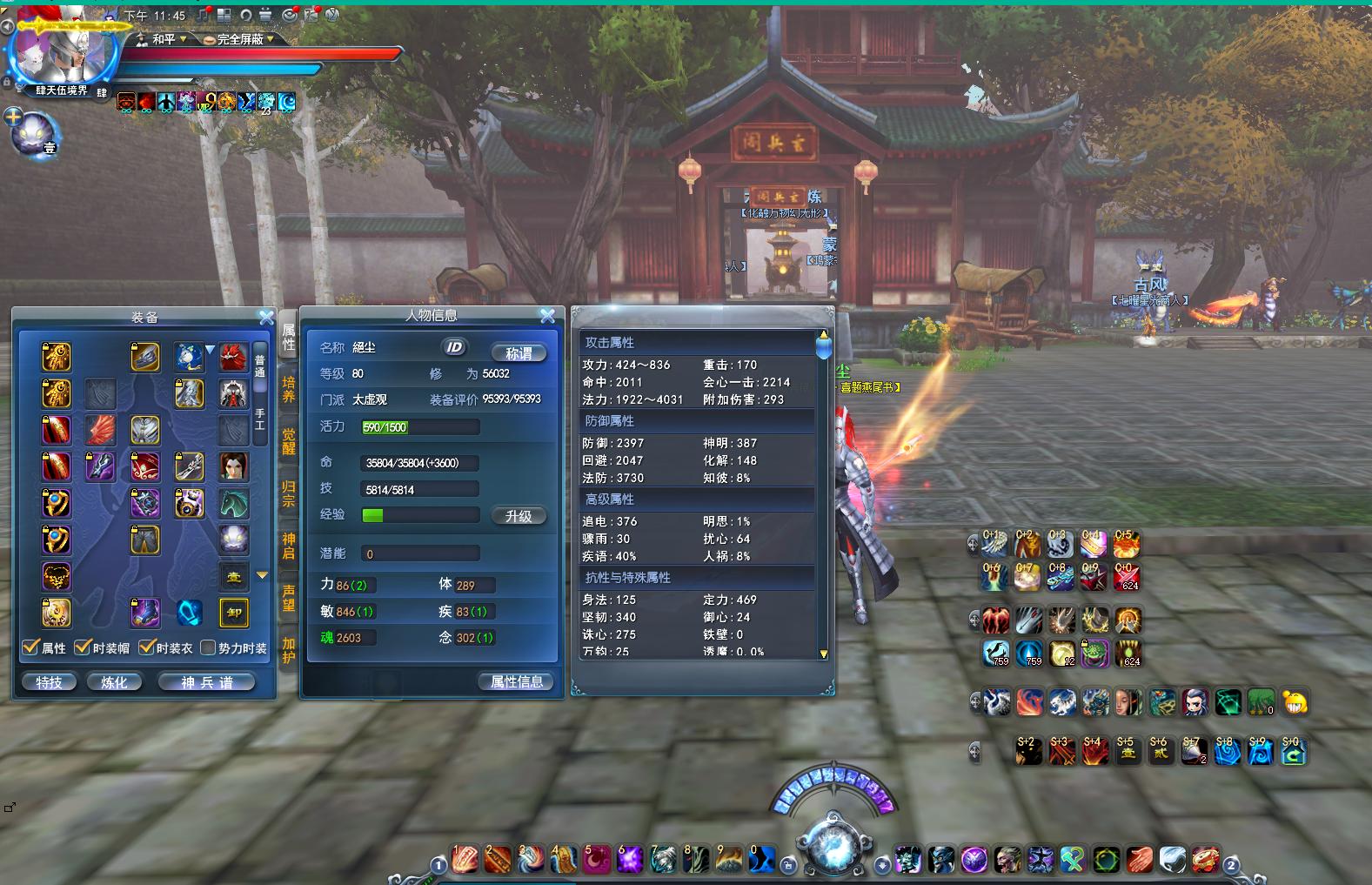Viewport: 1372px width, 885px height.
Task: Open the 声望 reputation tab
Action: [x=288, y=598]
